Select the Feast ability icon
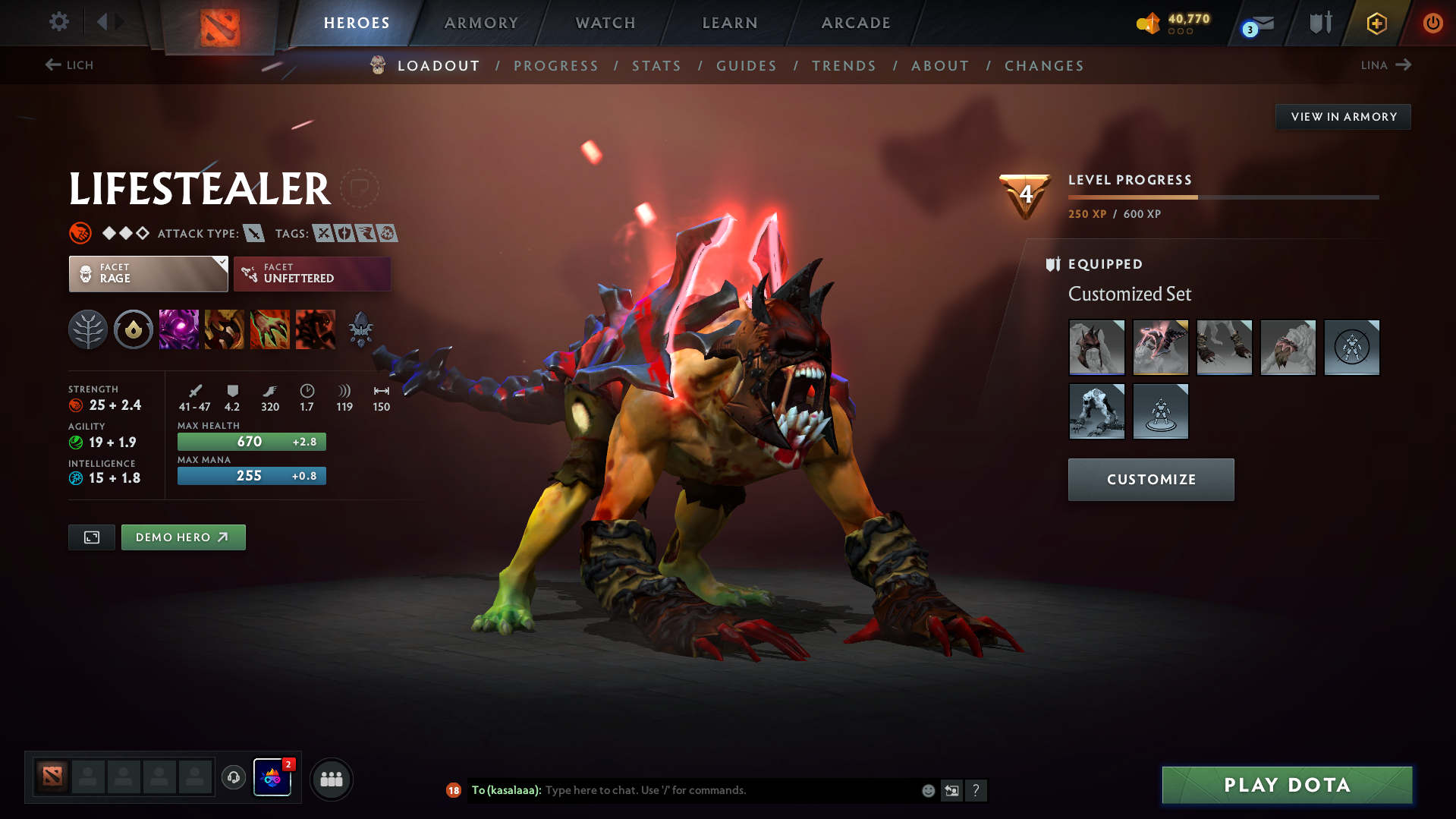The image size is (1456, 819). click(x=225, y=329)
